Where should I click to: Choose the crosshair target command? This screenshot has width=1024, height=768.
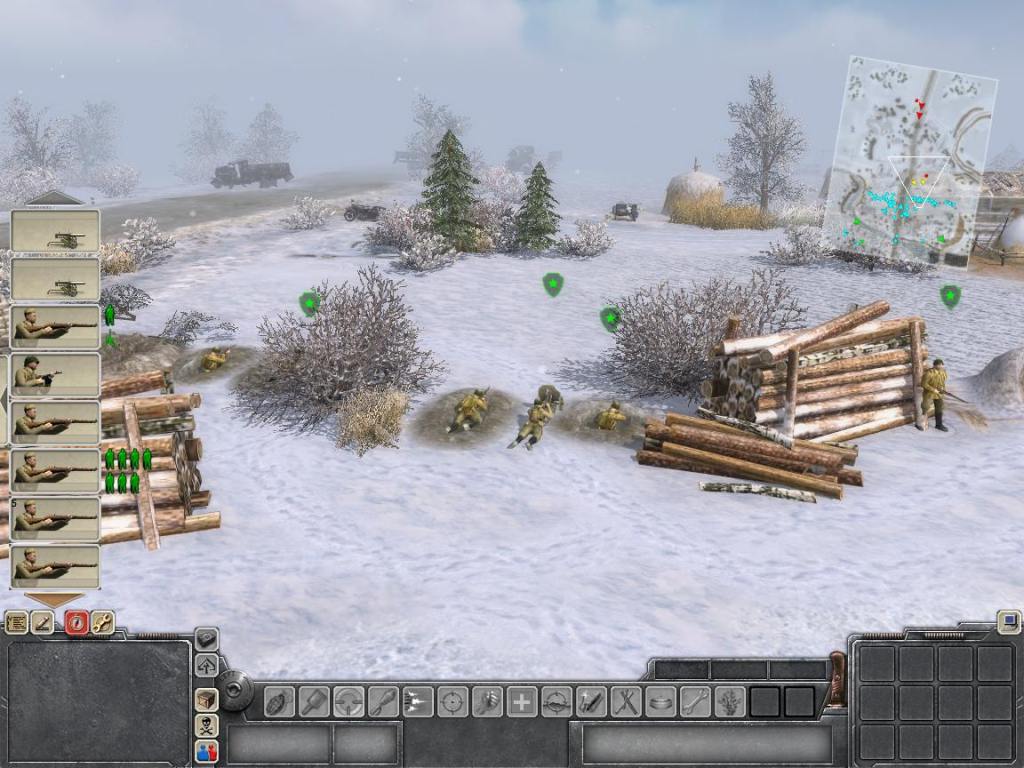(452, 701)
